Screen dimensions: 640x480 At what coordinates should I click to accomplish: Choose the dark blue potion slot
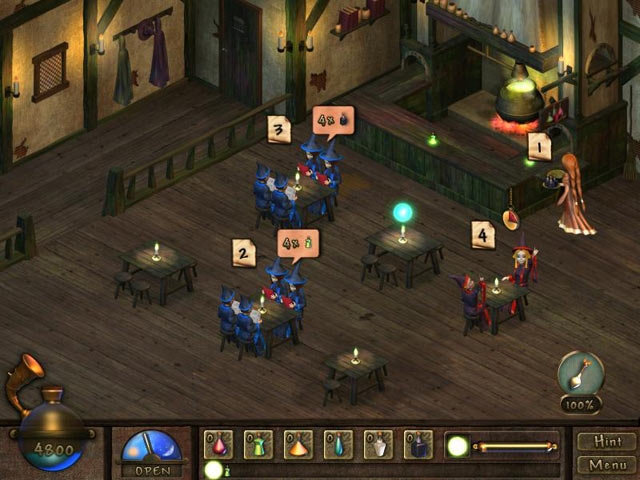(x=418, y=444)
